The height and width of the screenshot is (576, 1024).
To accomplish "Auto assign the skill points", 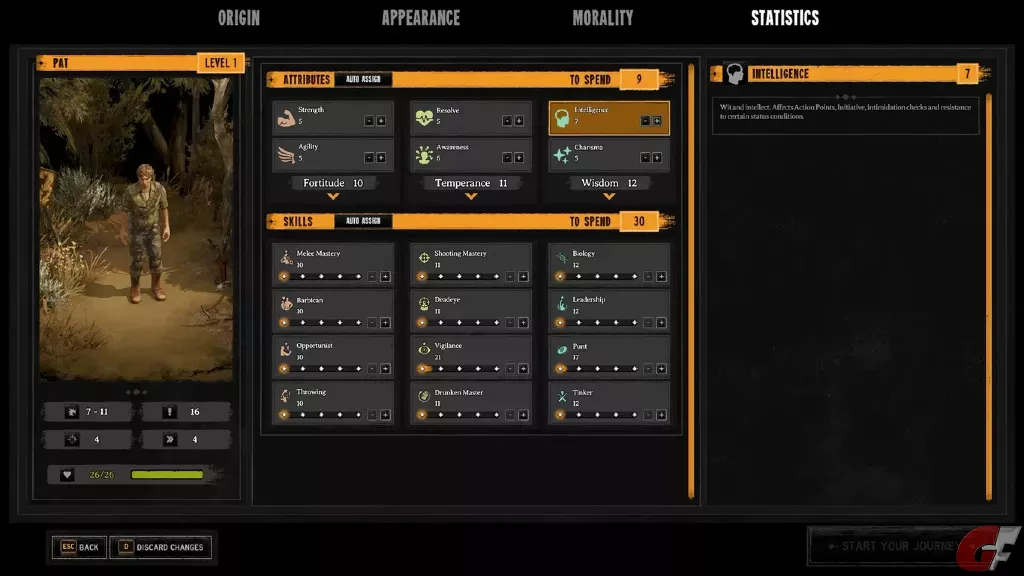I will 363,221.
